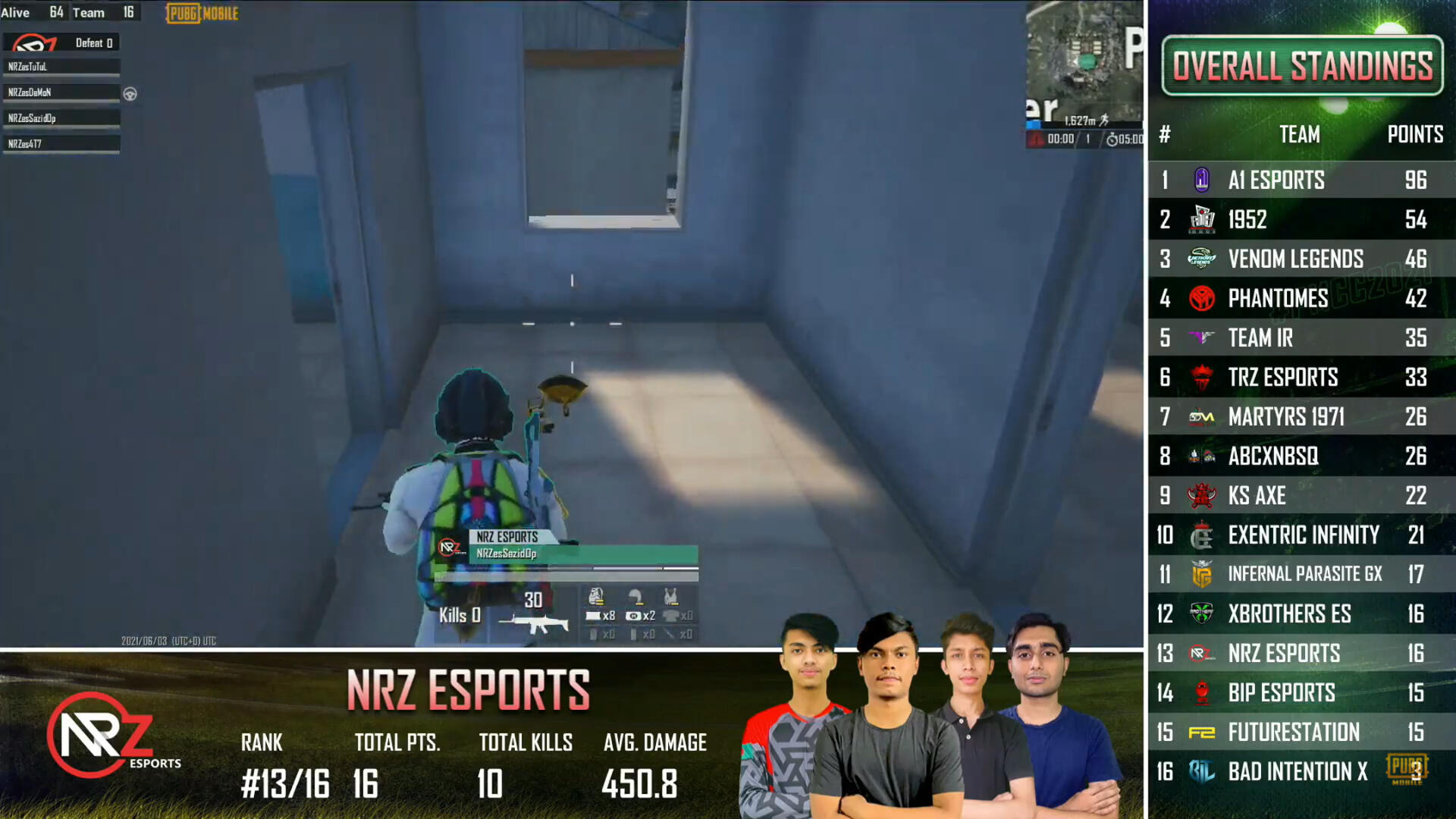Pick NRZes4T7 from the team roster
This screenshot has height=819, width=1456.
point(61,144)
